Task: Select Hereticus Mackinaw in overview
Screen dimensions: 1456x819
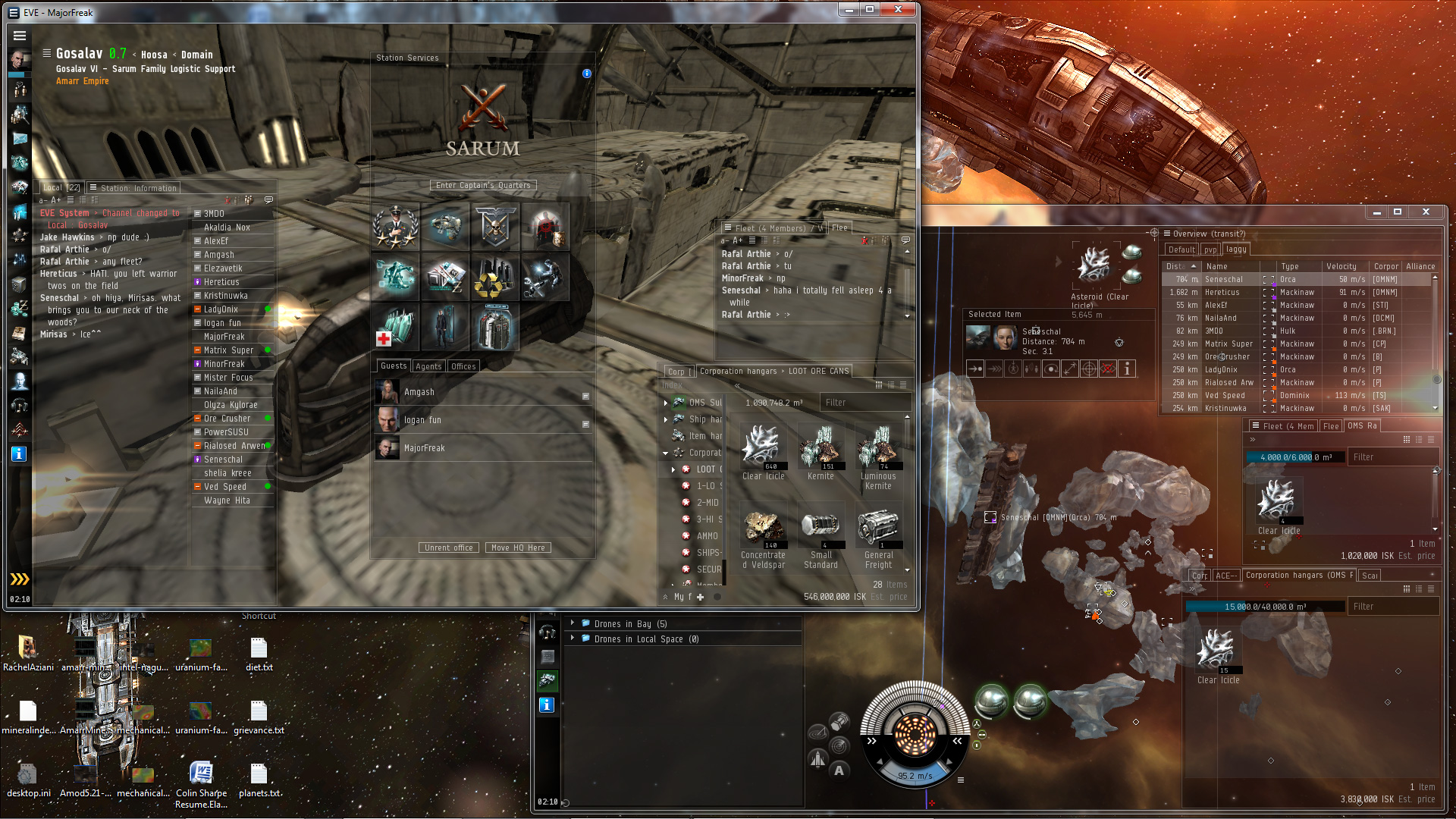Action: [x=1297, y=292]
